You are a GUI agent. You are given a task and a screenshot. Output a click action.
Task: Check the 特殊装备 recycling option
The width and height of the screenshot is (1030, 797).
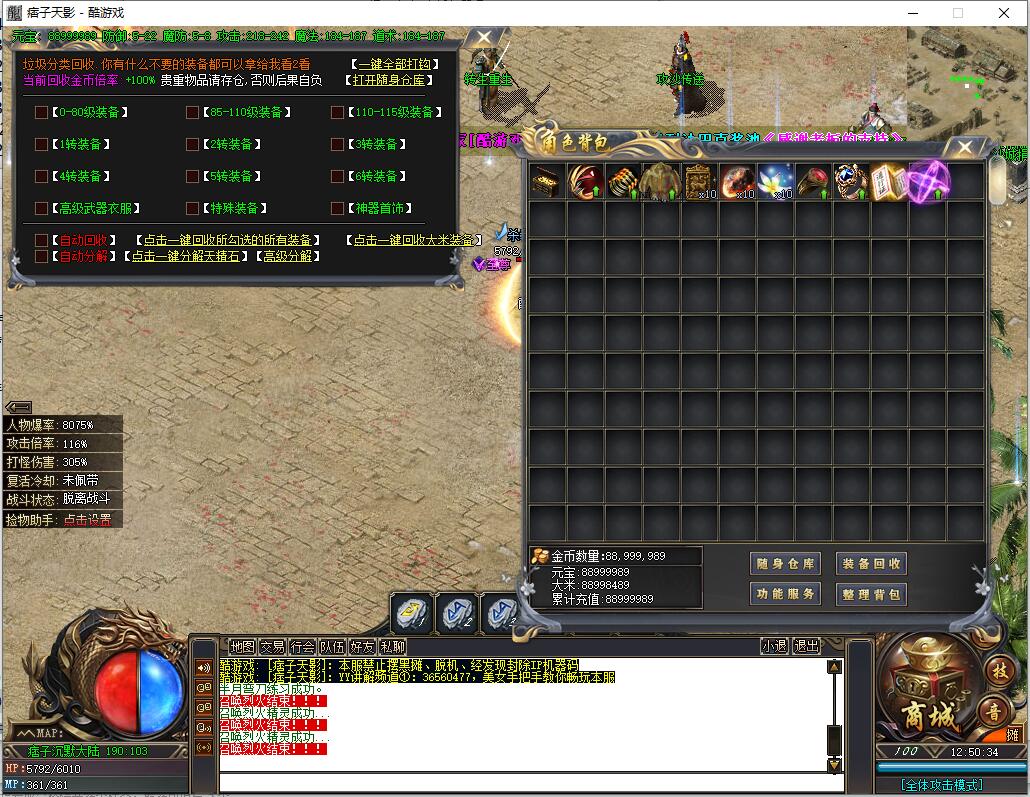pyautogui.click(x=192, y=209)
